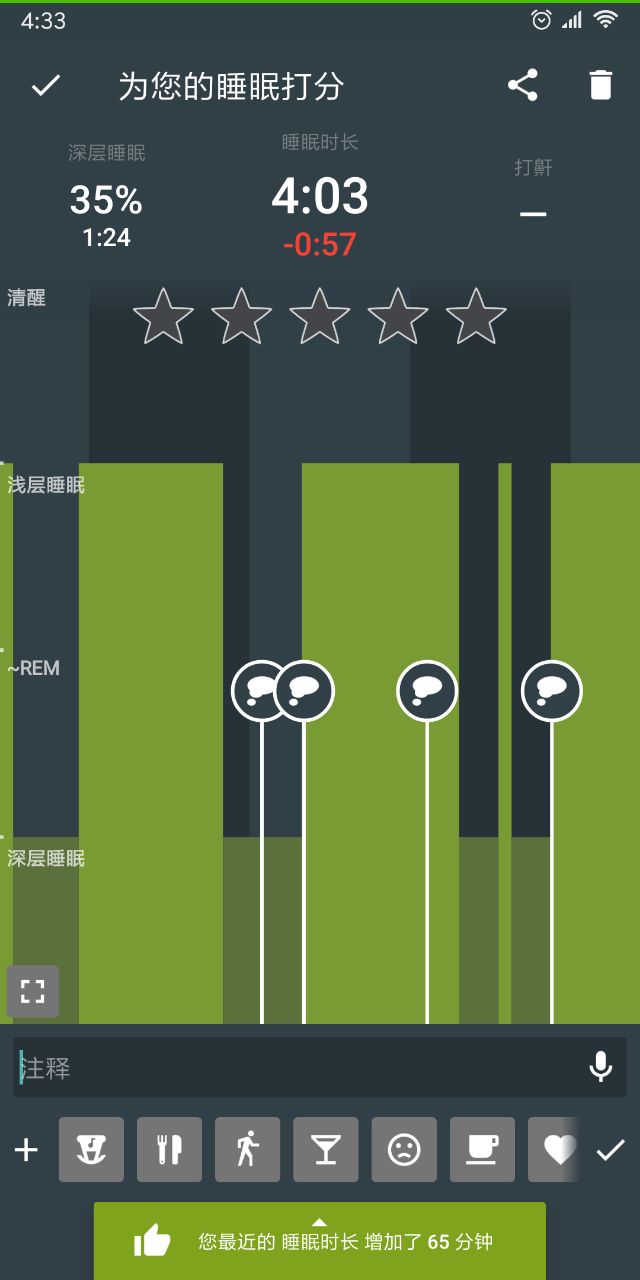The width and height of the screenshot is (640, 1280).
Task: Add a new tag with the plus icon
Action: (26, 1150)
